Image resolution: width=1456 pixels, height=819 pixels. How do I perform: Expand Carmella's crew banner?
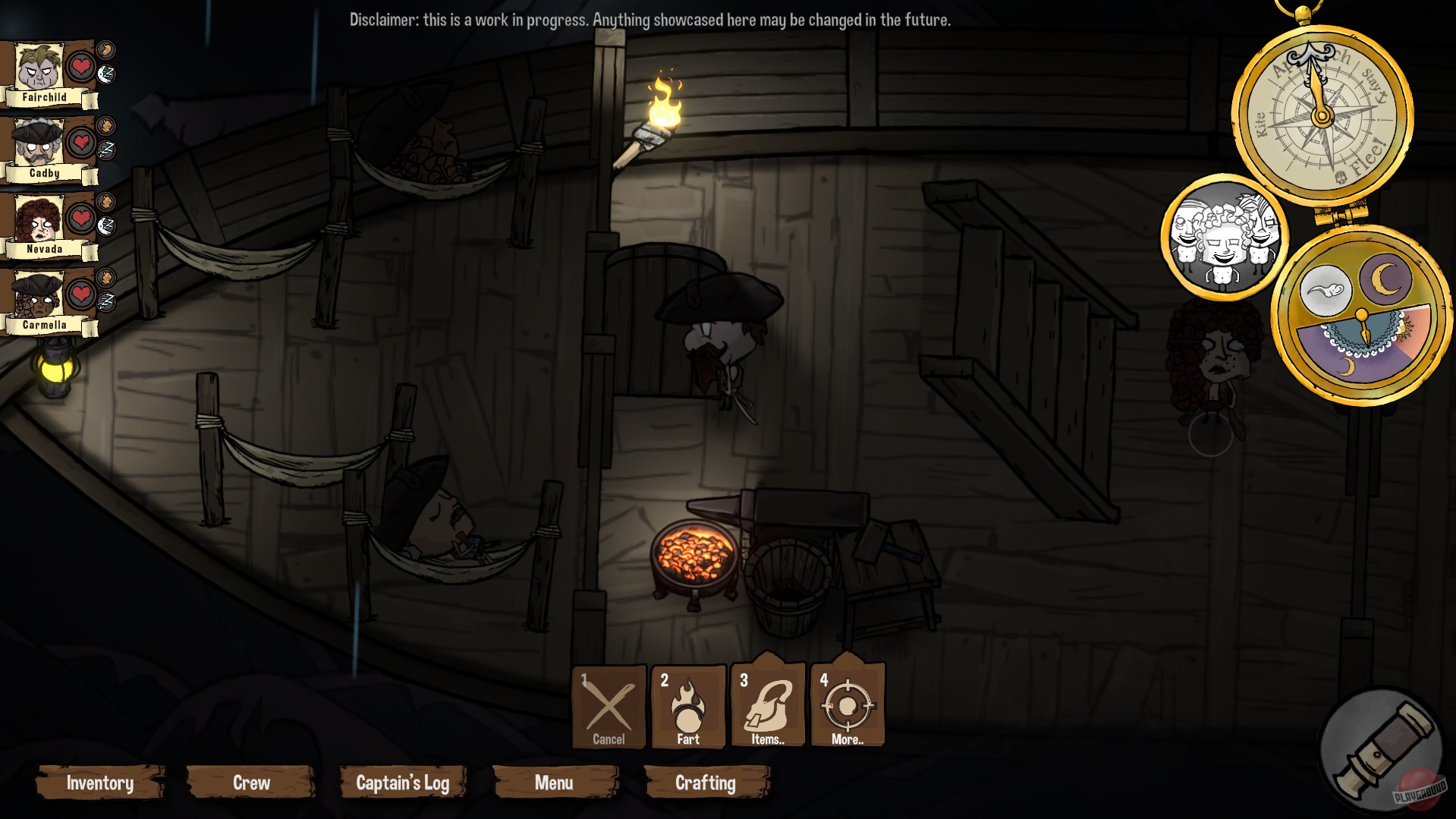43,325
